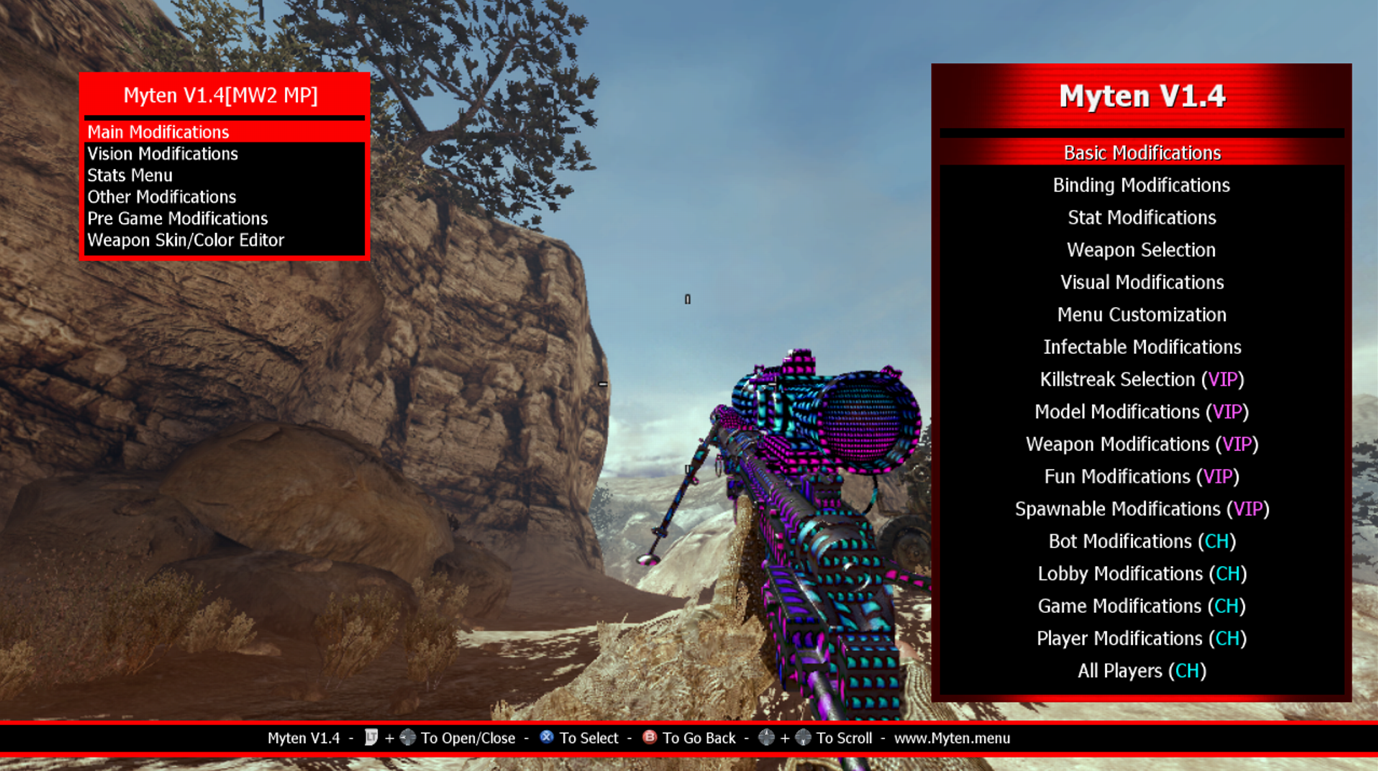Open the All Players entry

(1141, 671)
